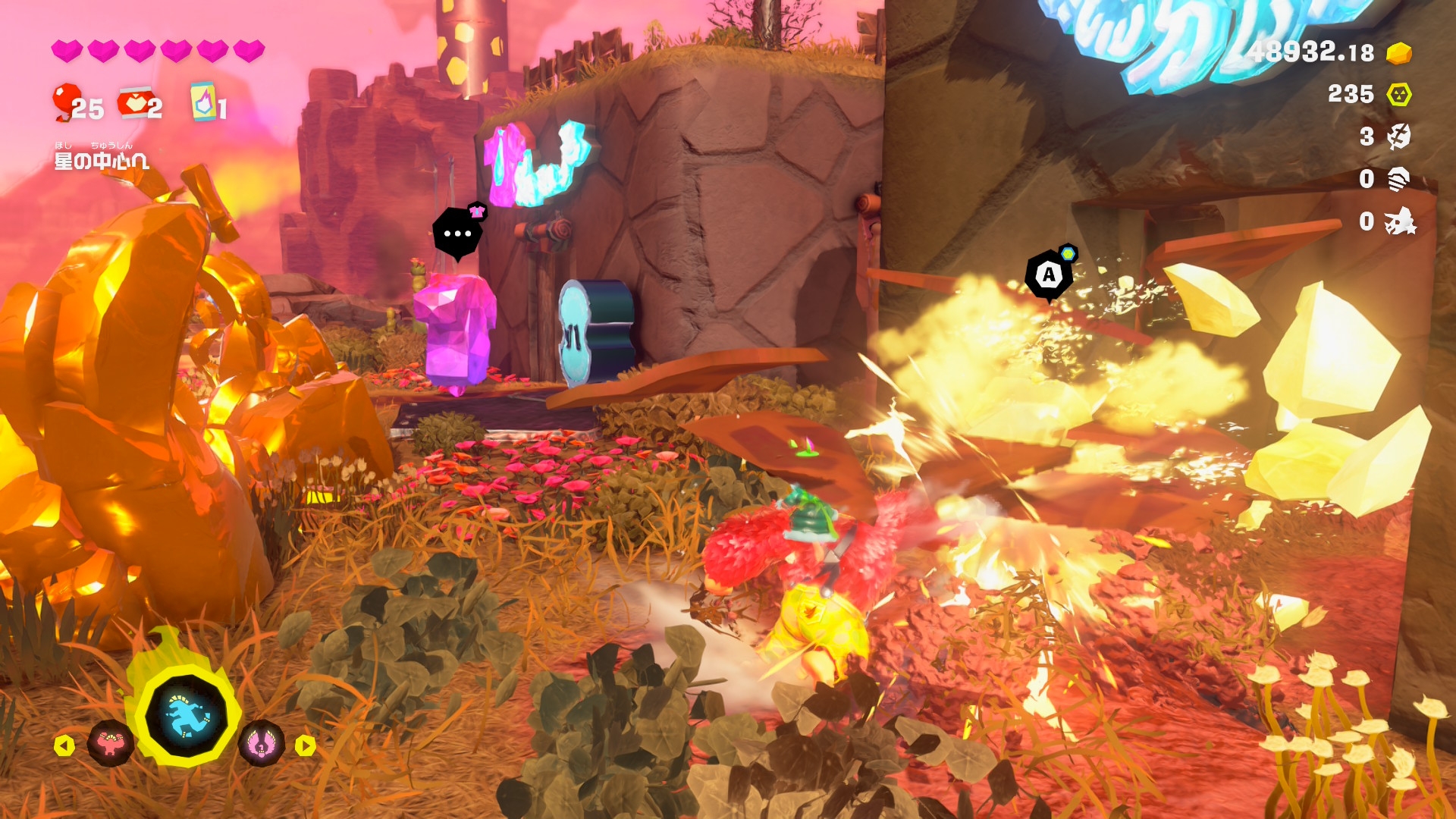Pick the pink Ostrich Bananza wings icon
Image resolution: width=1456 pixels, height=819 pixels.
[261, 744]
